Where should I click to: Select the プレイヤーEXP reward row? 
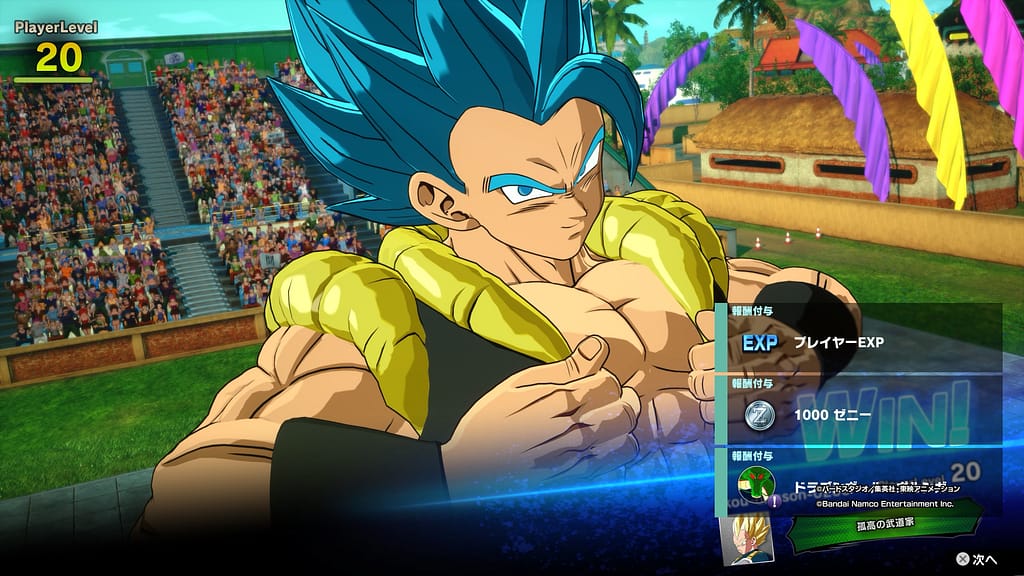(860, 342)
